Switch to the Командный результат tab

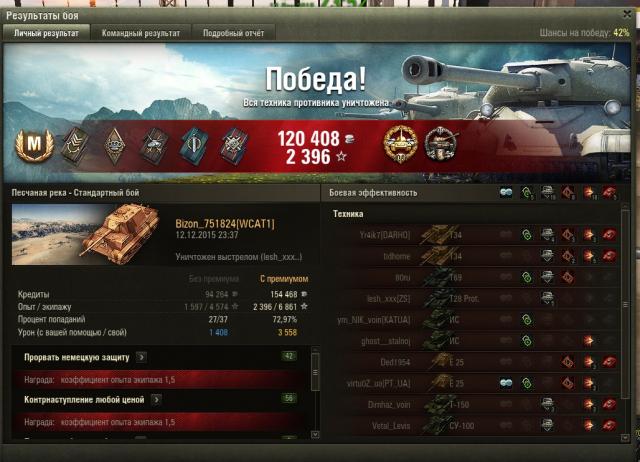(140, 33)
